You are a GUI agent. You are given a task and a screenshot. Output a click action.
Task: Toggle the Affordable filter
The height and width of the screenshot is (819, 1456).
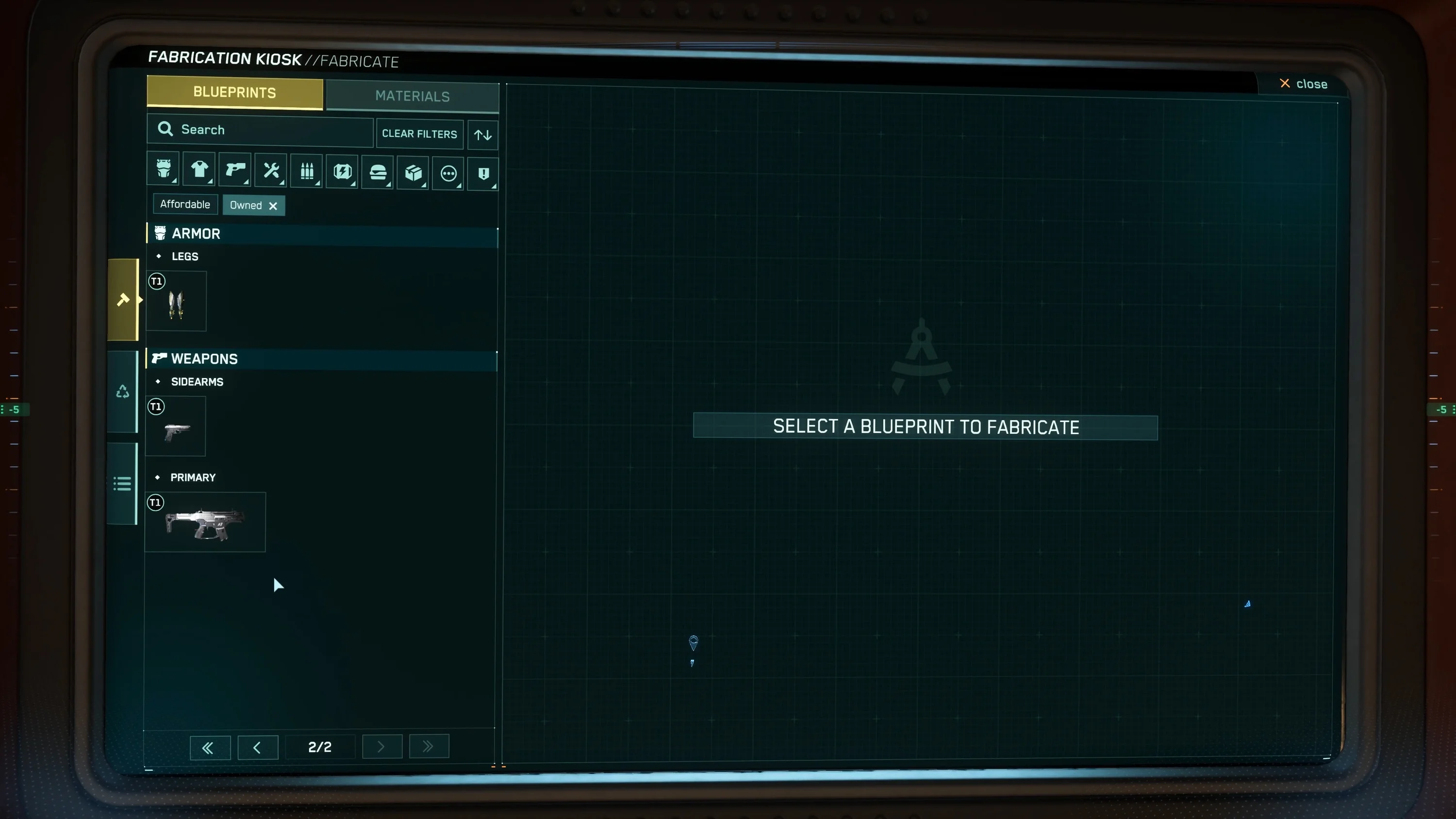(x=185, y=204)
